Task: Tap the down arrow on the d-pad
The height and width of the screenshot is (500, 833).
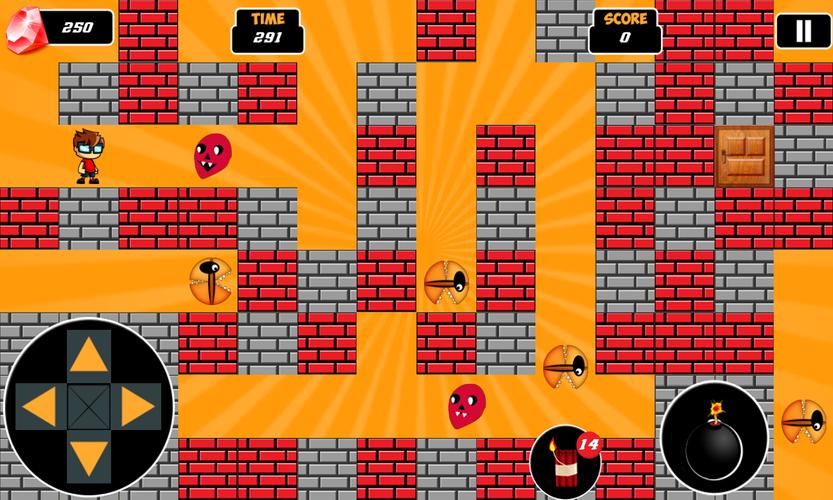Action: tap(89, 457)
